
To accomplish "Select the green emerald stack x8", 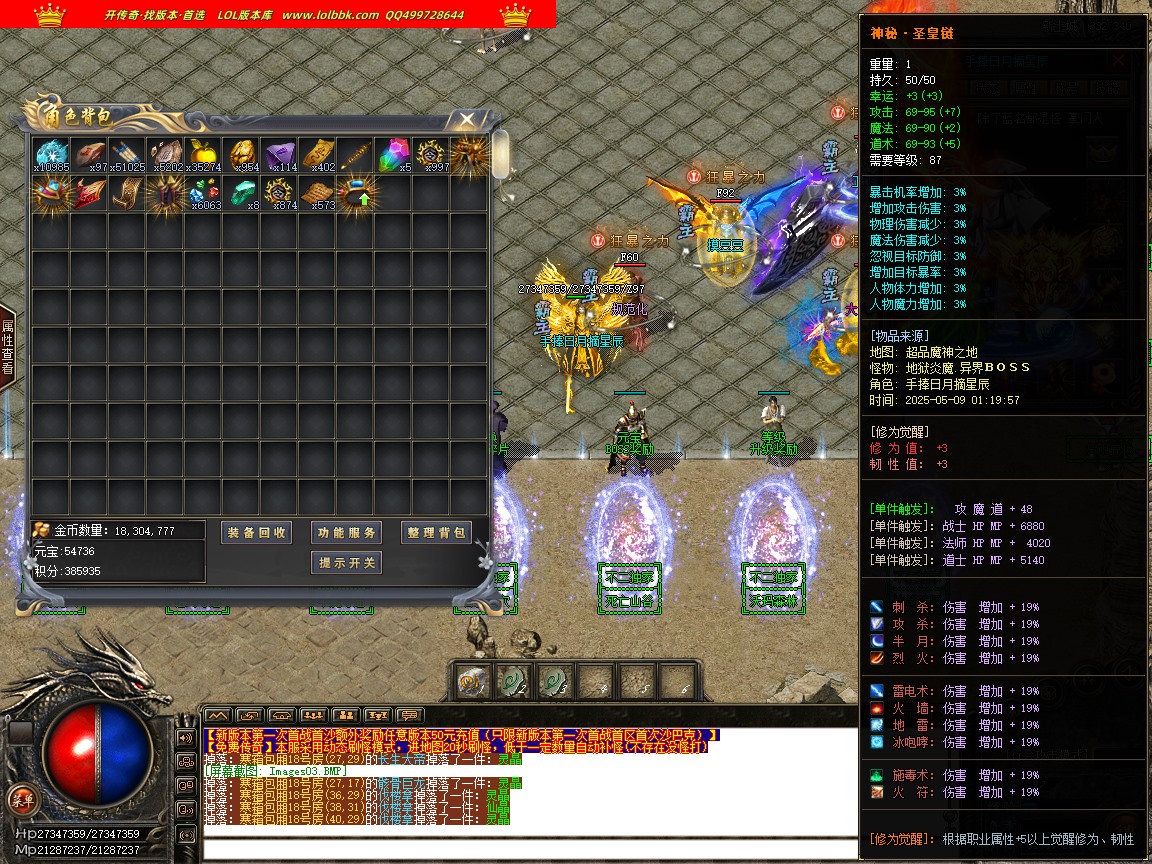I will 241,192.
